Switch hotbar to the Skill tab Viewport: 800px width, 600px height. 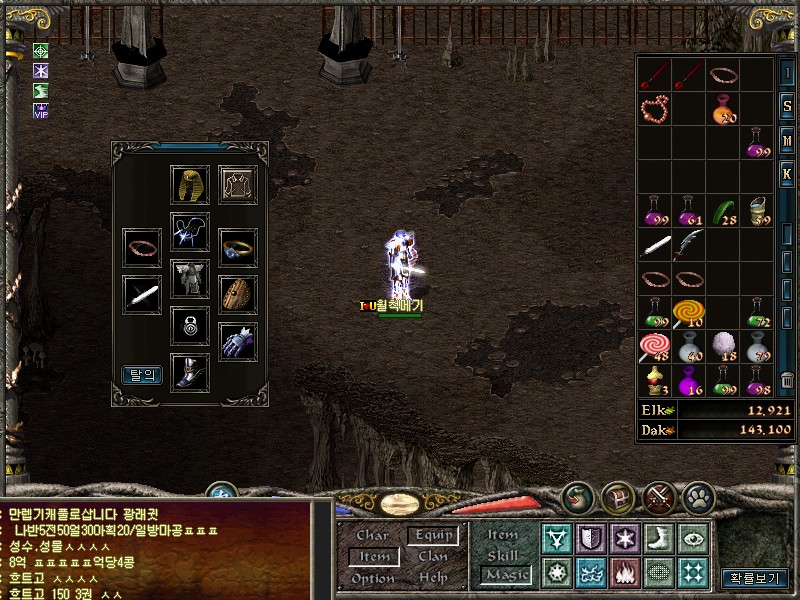[x=503, y=555]
